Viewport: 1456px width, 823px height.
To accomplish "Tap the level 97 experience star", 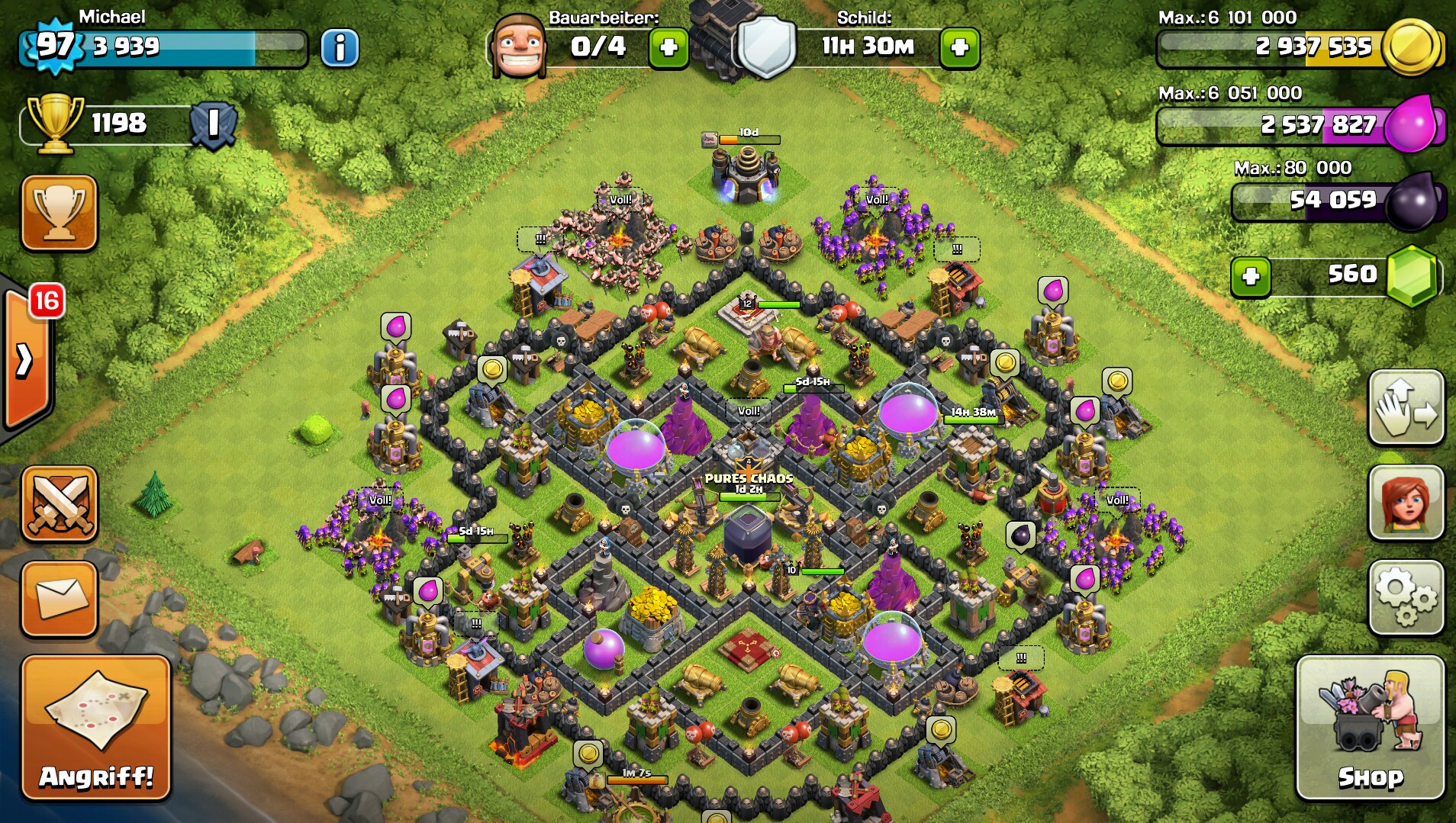I will coord(55,47).
